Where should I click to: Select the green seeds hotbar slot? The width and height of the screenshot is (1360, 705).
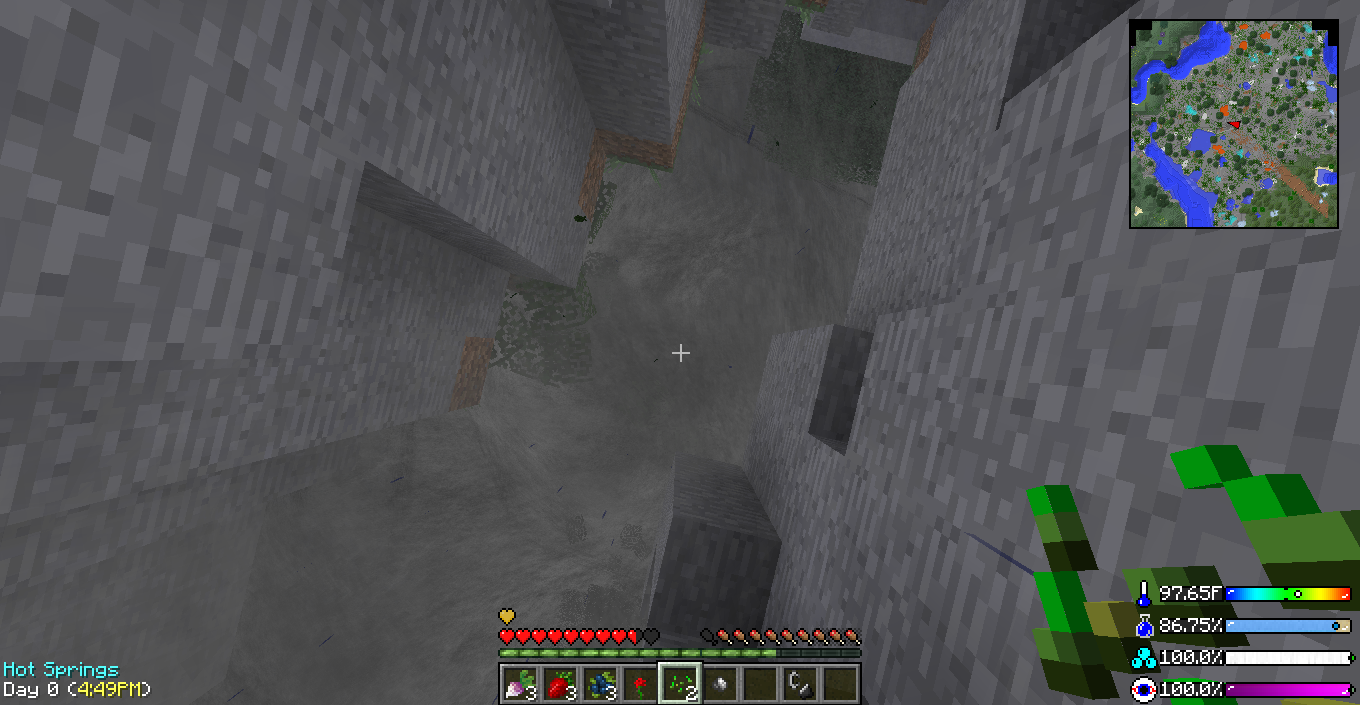pos(679,684)
